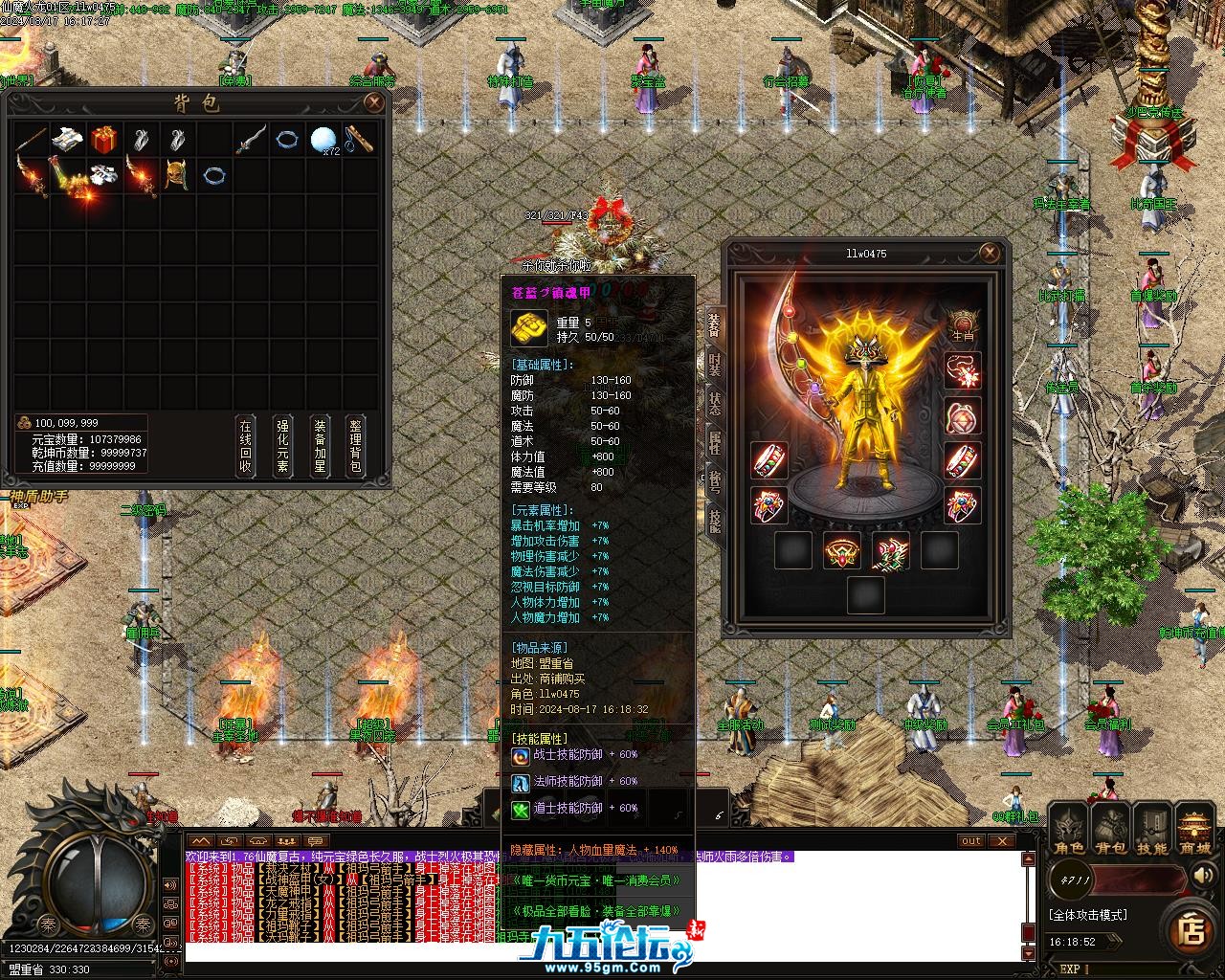Click the 在线回收 online recycle button
1225x980 pixels.
coord(246,446)
